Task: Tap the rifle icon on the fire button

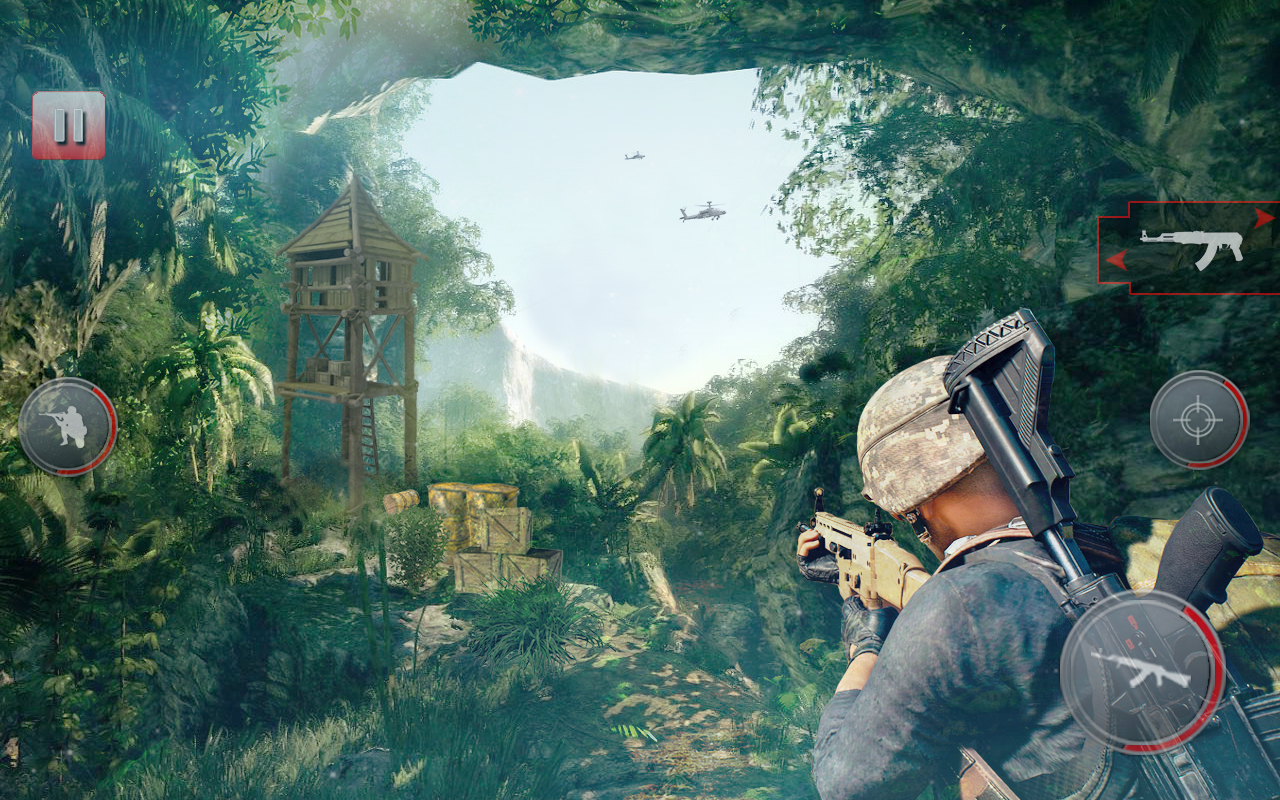Action: tap(1146, 667)
